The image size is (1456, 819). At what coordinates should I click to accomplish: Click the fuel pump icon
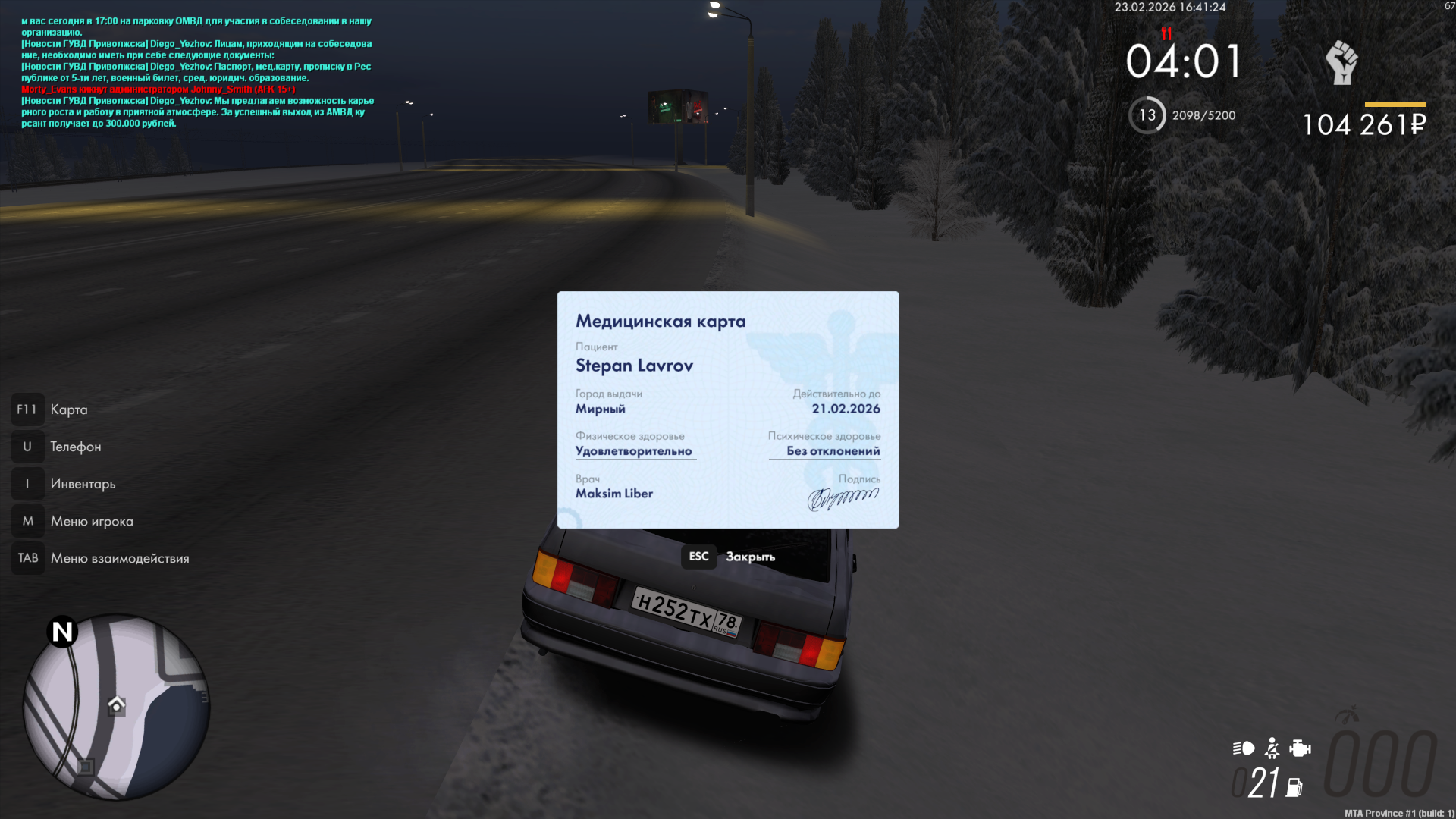coord(1294,787)
